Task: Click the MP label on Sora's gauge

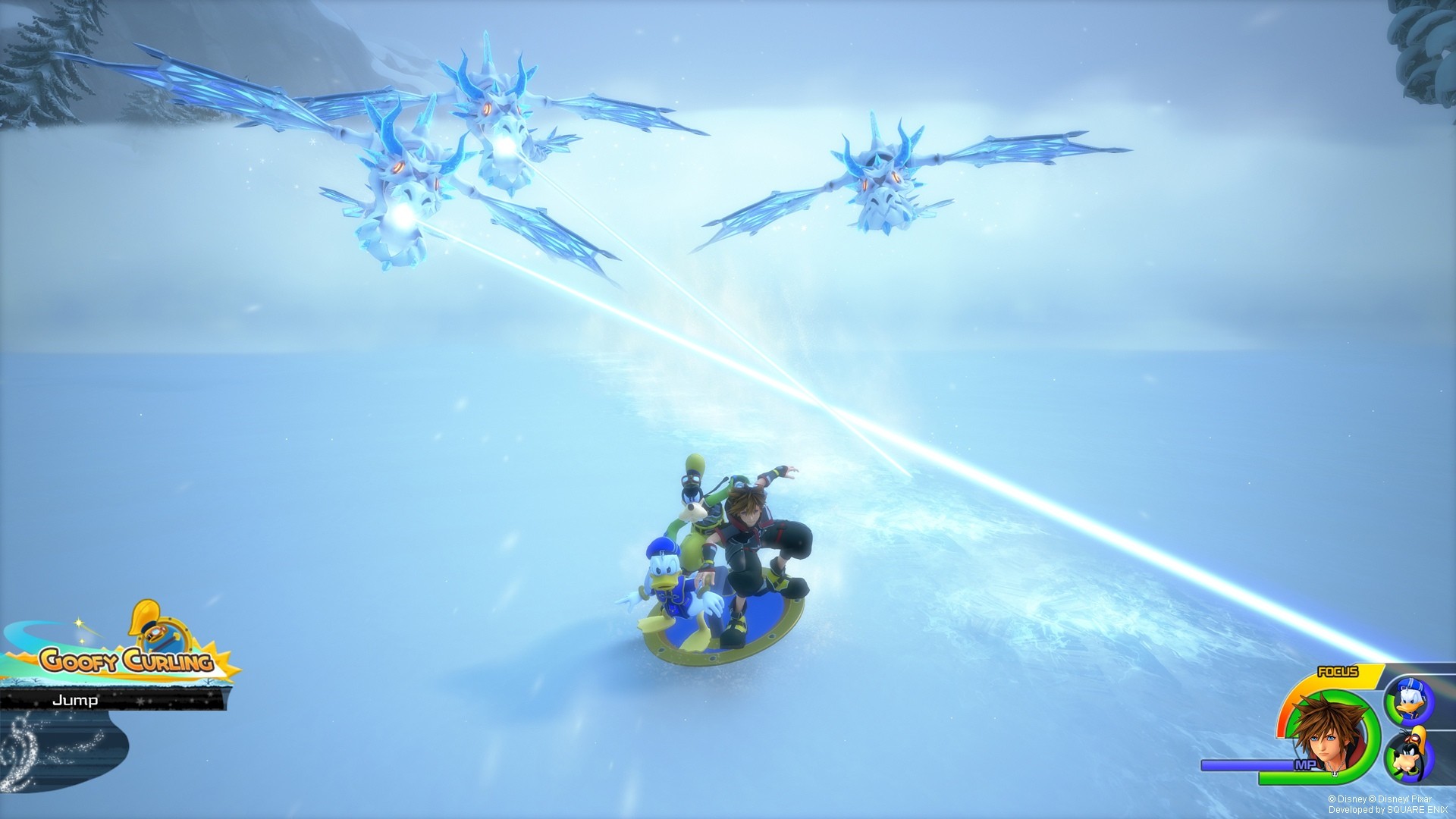Action: pyautogui.click(x=1306, y=764)
